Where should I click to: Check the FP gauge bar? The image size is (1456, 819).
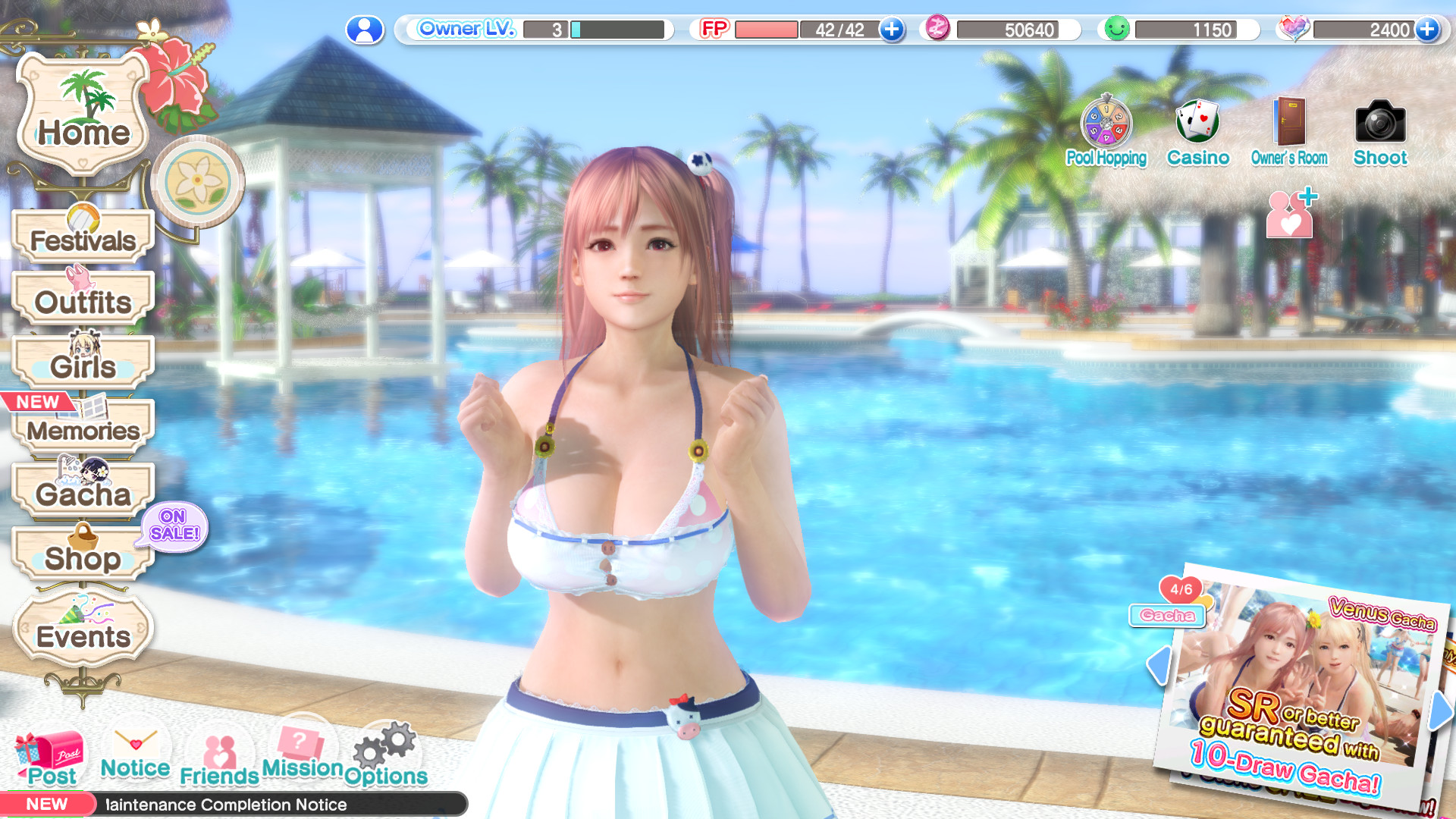(766, 30)
